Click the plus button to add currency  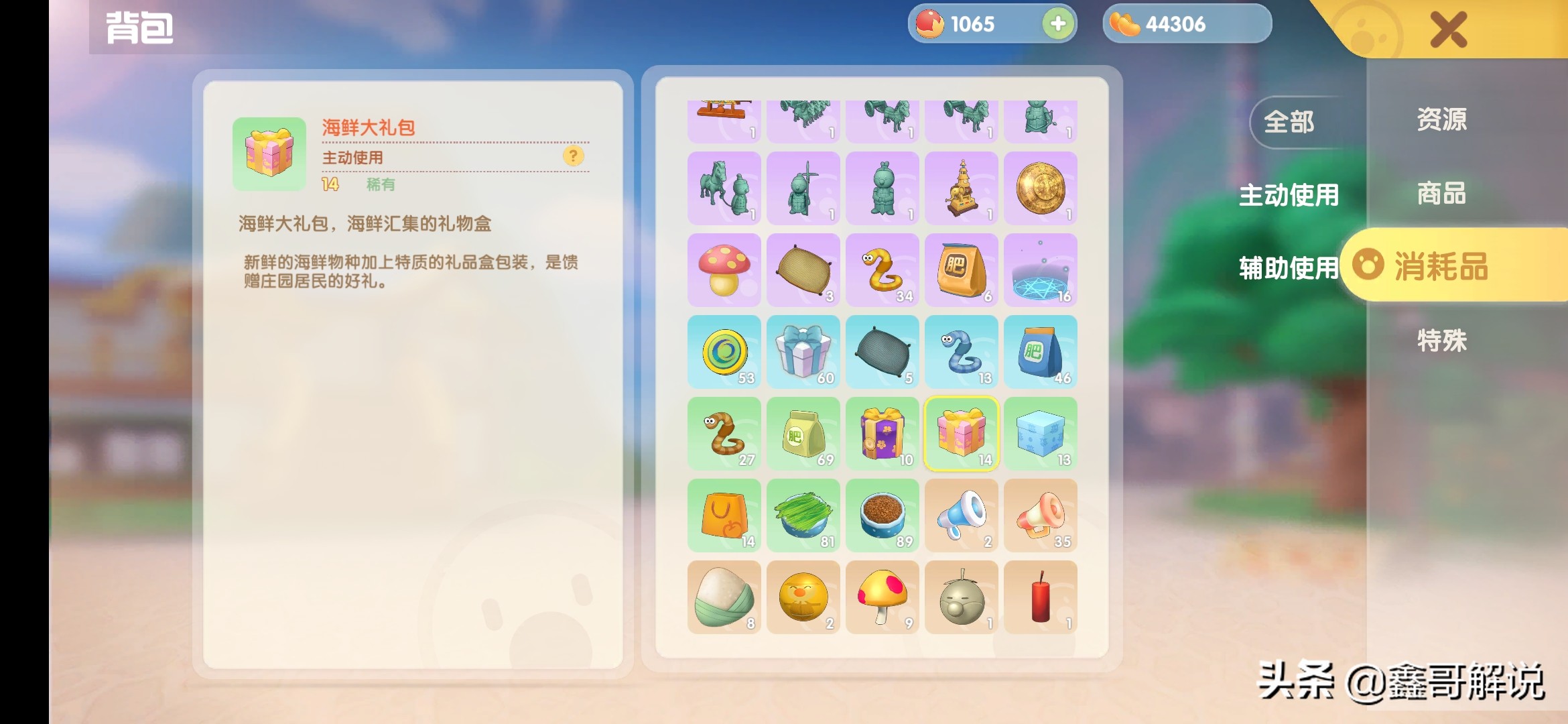pyautogui.click(x=1057, y=24)
